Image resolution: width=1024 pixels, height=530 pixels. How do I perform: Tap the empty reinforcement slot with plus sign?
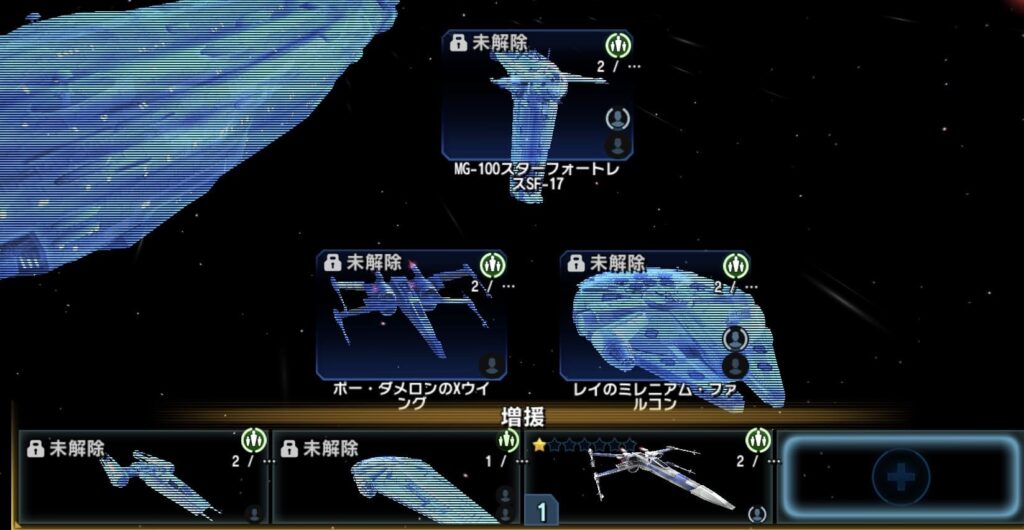click(900, 477)
